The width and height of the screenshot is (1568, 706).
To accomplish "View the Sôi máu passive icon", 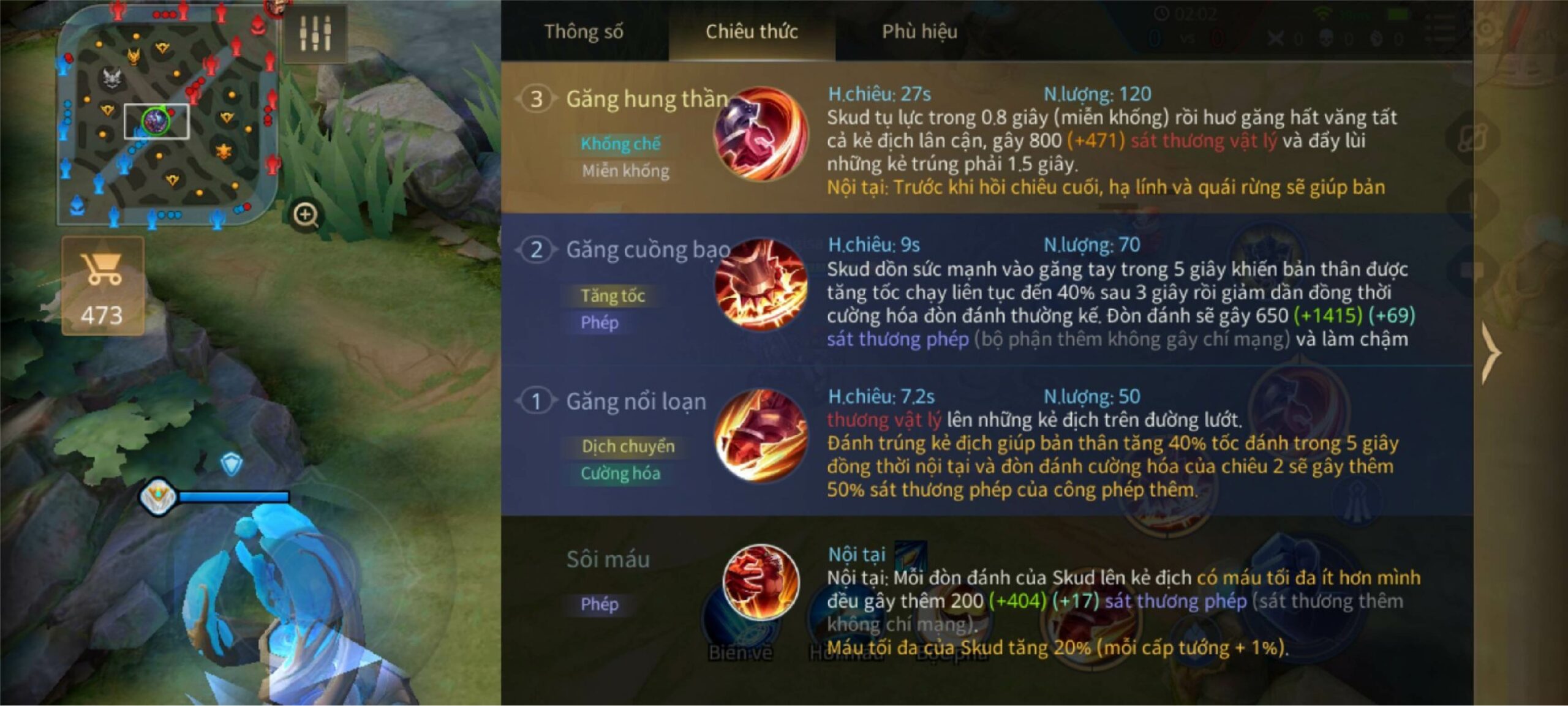I will tap(760, 581).
